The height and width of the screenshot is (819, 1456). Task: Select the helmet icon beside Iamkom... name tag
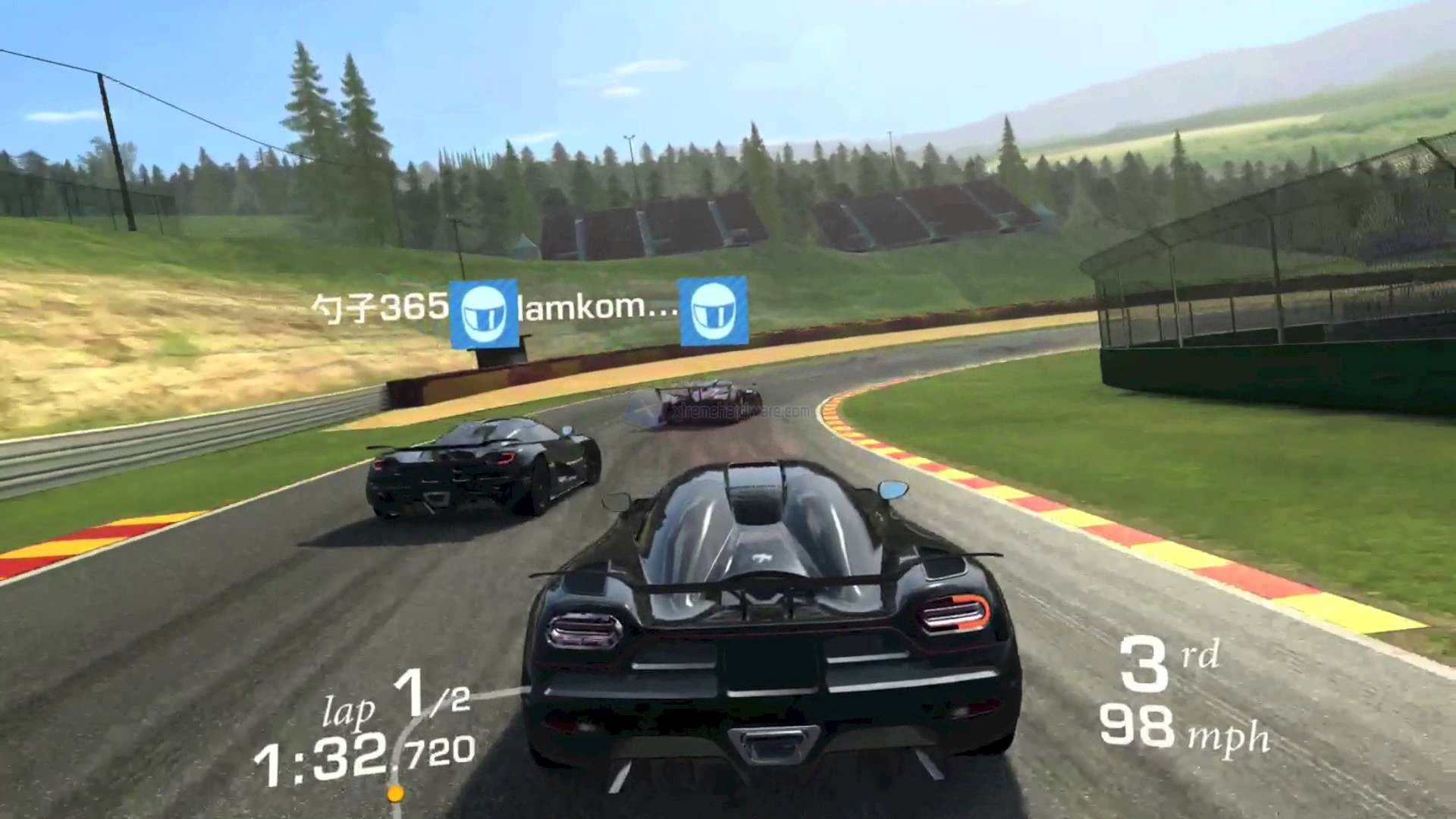pos(713,311)
